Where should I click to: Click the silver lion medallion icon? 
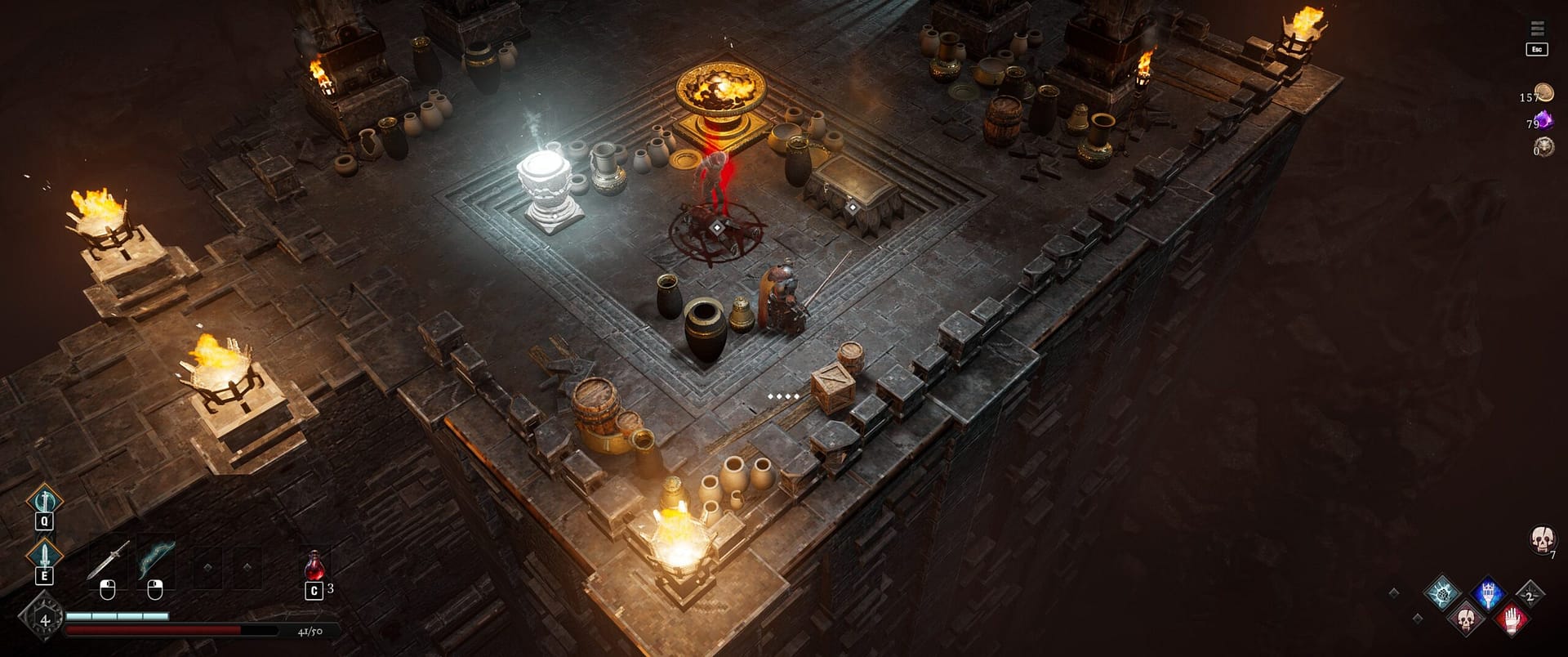(1543, 147)
